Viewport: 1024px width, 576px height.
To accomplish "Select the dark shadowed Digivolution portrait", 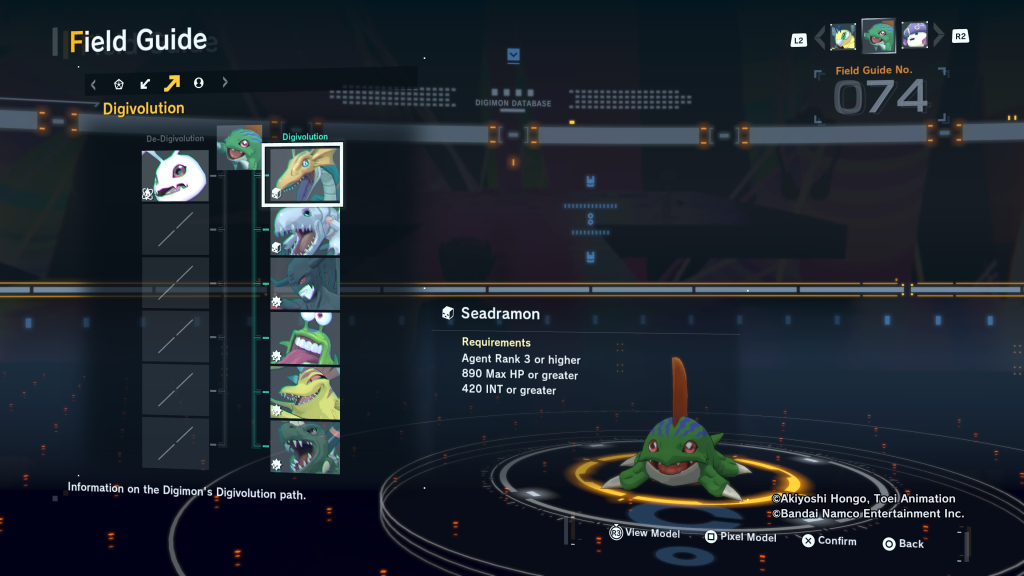I will (x=305, y=284).
